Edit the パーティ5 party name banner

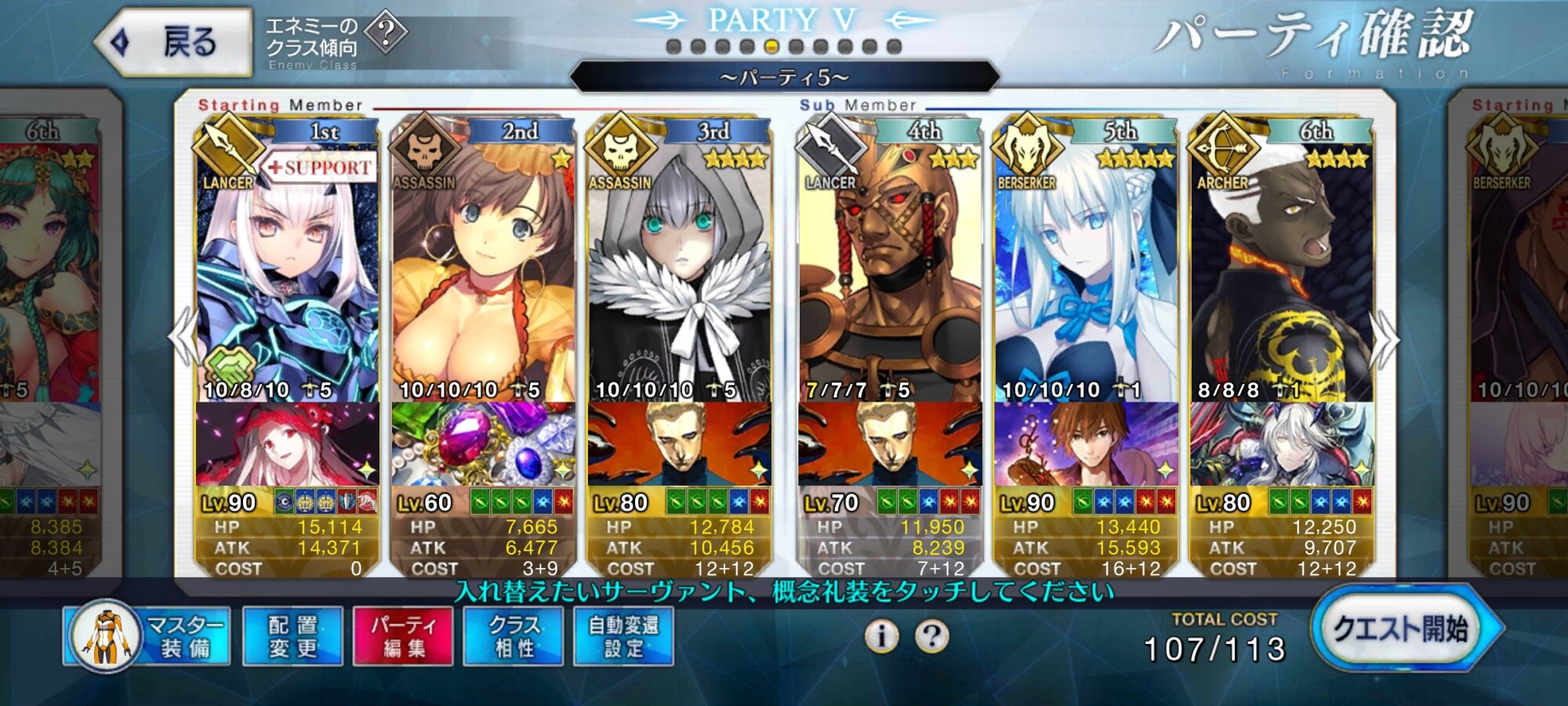pyautogui.click(x=784, y=78)
